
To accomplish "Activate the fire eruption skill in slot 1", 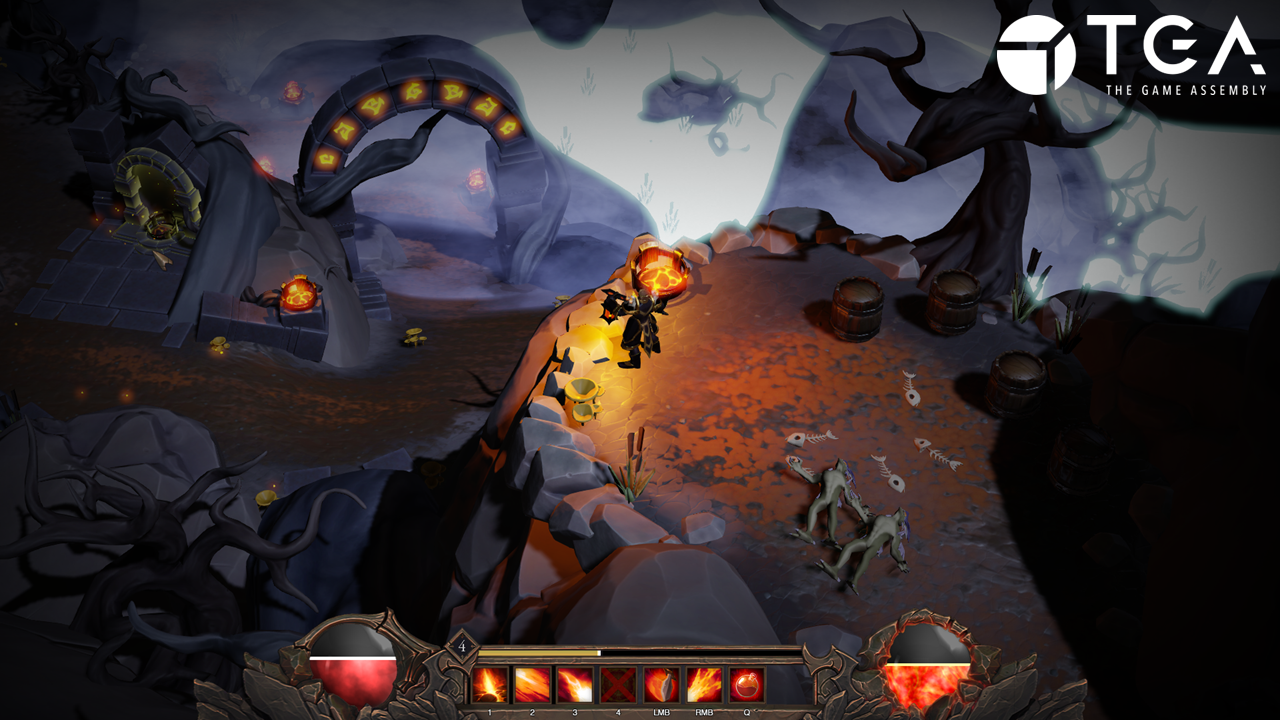I will (x=490, y=685).
